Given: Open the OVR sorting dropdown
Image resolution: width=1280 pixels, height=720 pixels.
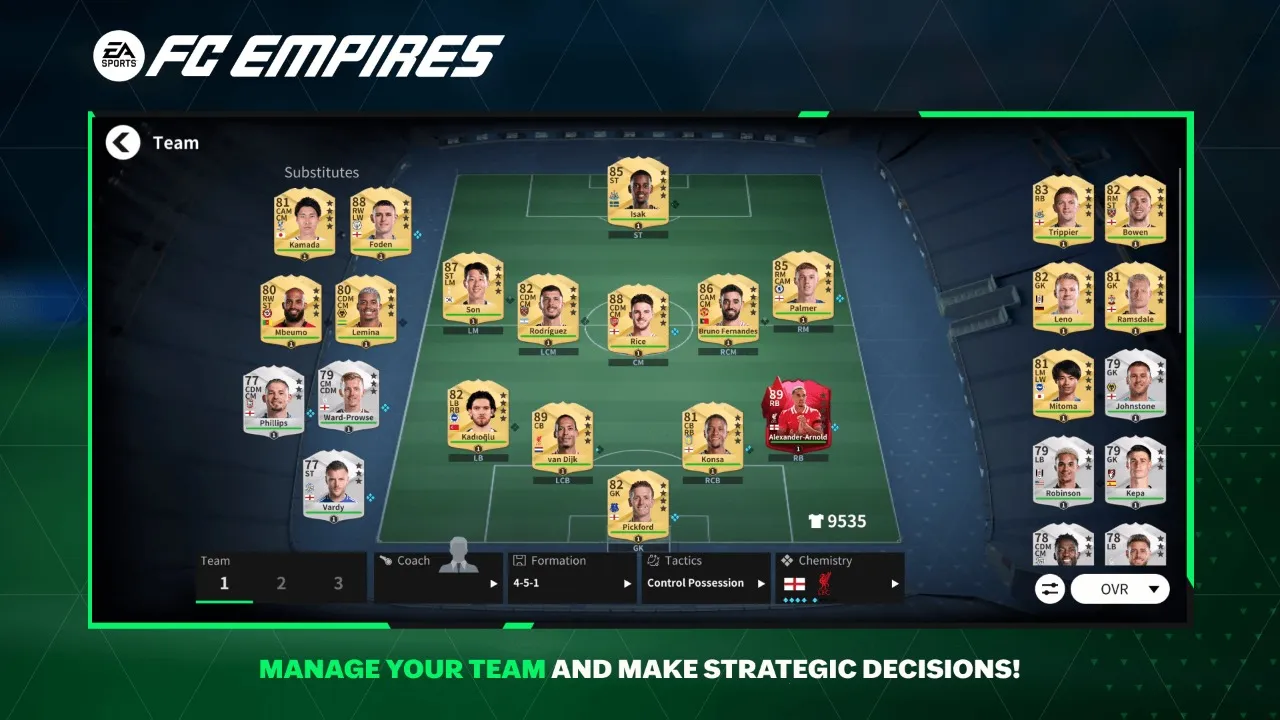Looking at the screenshot, I should click(x=1120, y=589).
